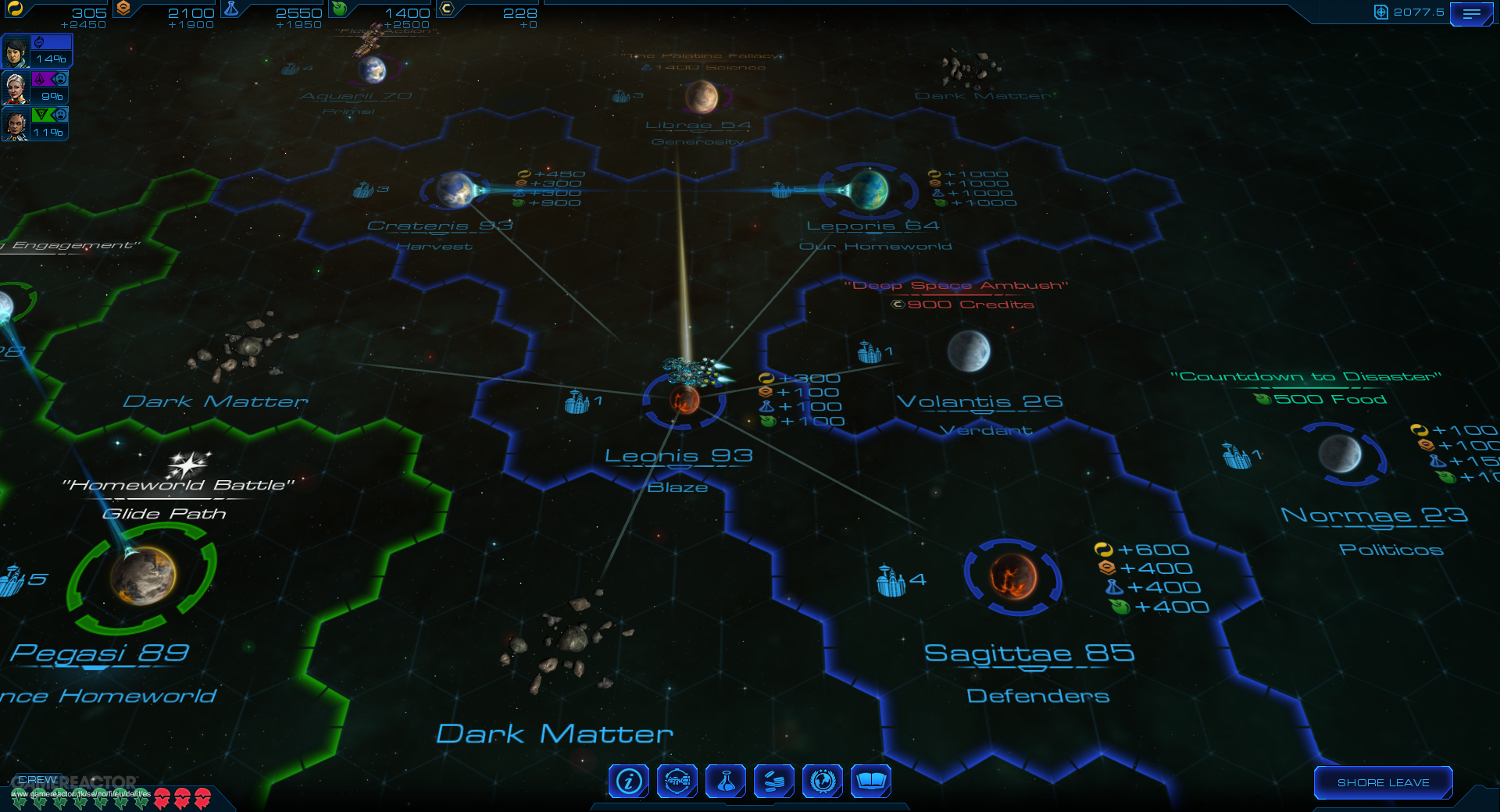This screenshot has height=812, width=1500.
Task: Click the info icon in the bottom toolbar
Action: pos(627,781)
